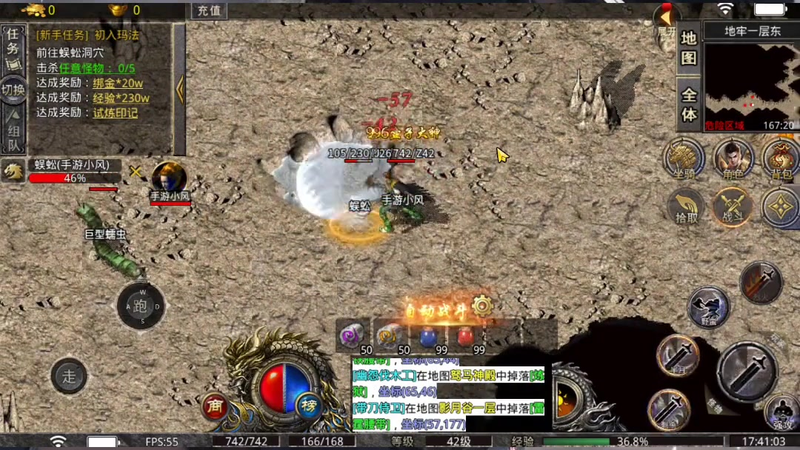Open the 坐骑 mount menu
This screenshot has width=800, height=450.
pyautogui.click(x=685, y=158)
